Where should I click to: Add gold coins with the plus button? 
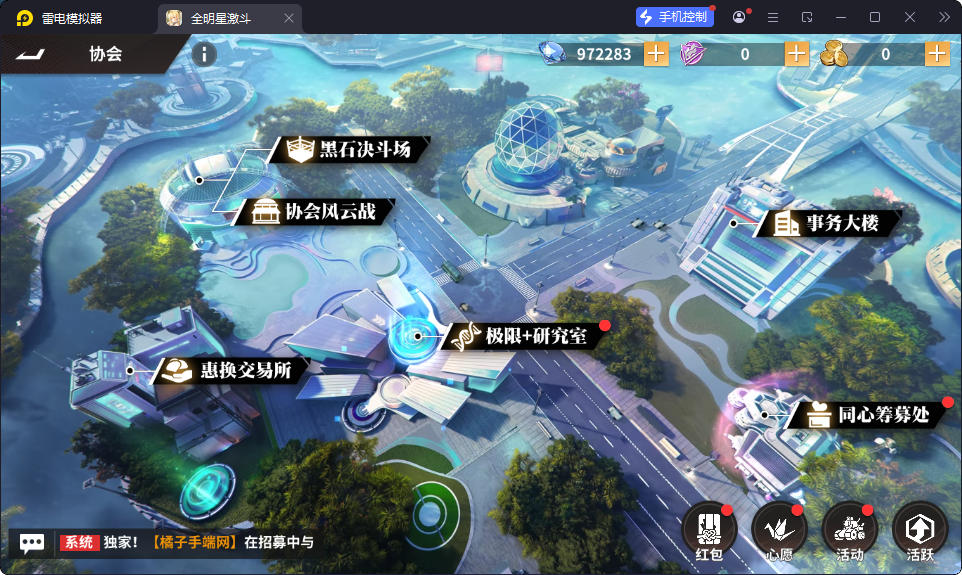[x=937, y=54]
